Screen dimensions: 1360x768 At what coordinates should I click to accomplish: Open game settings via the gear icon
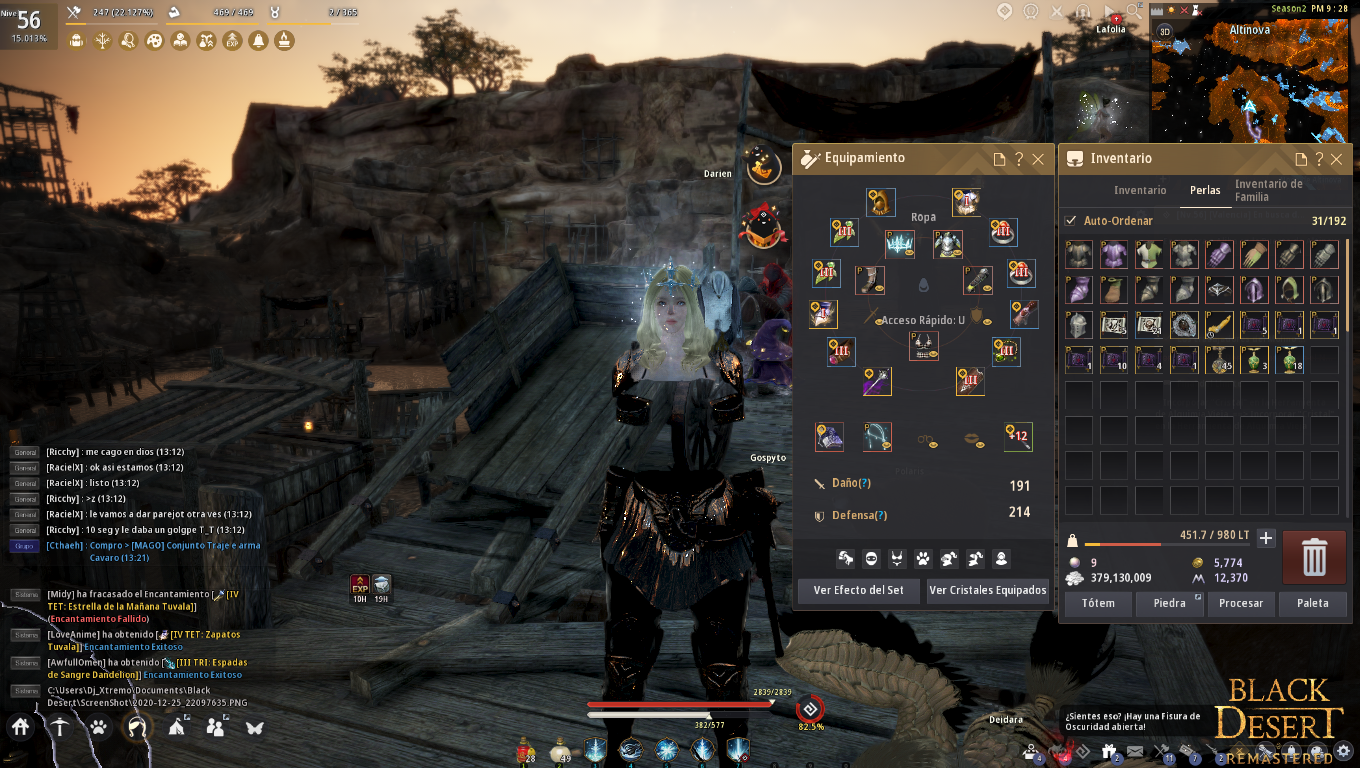tap(1343, 749)
